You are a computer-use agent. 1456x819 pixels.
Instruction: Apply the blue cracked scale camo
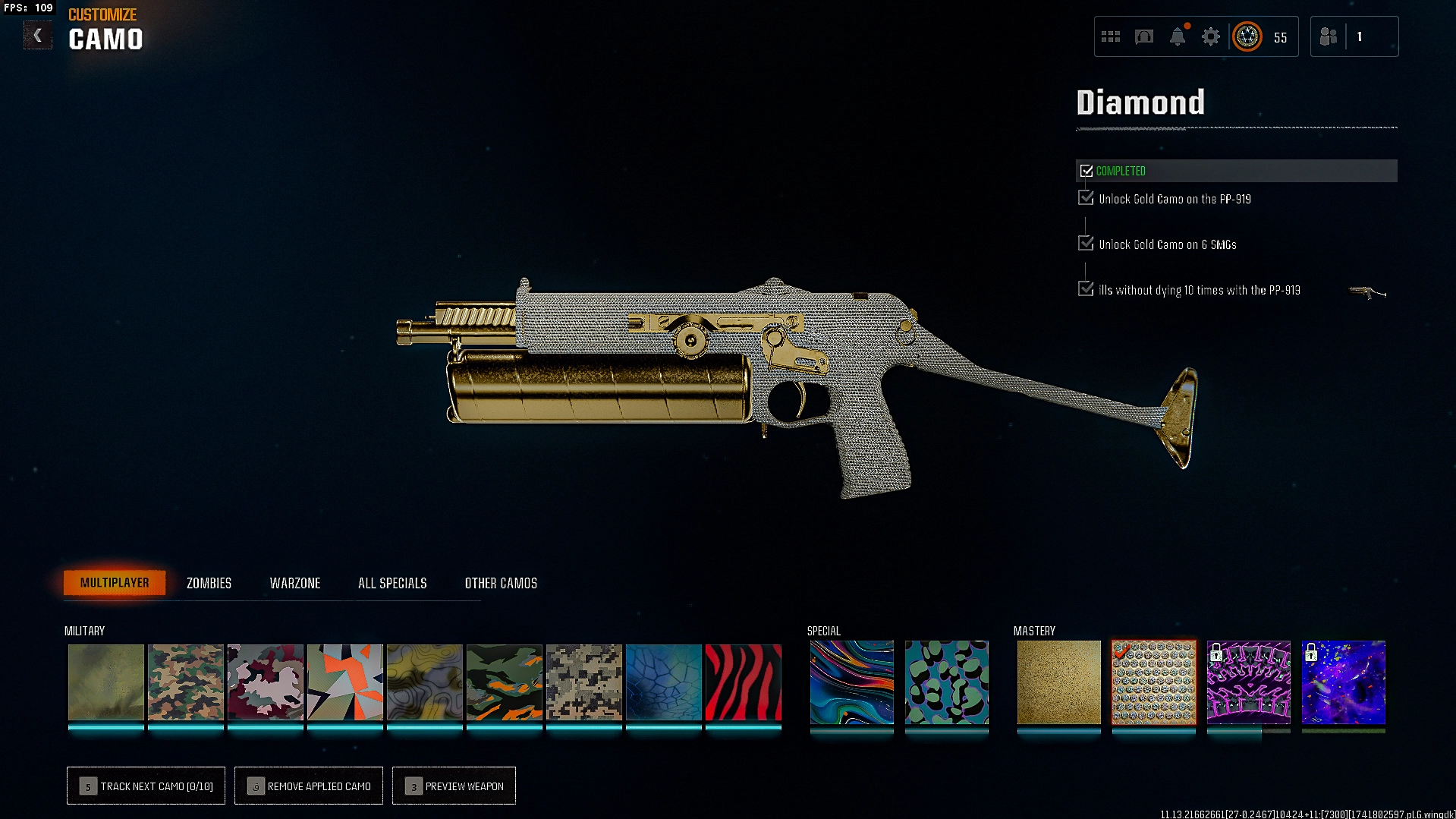664,682
